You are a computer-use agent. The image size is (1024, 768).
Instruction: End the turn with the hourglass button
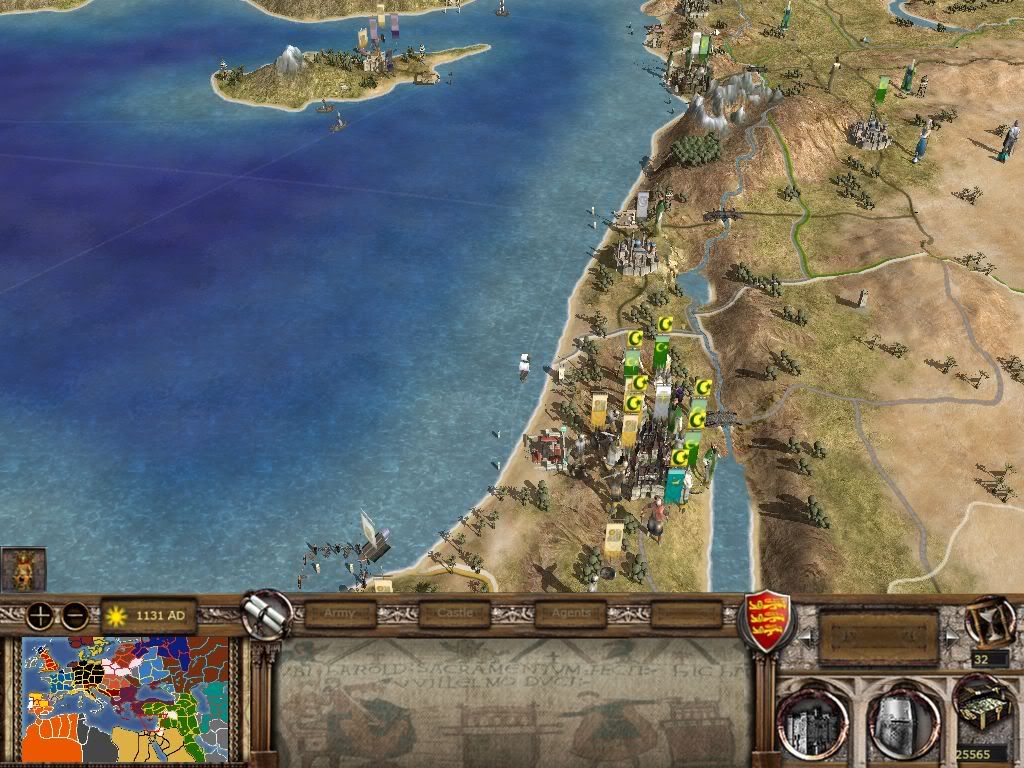986,622
